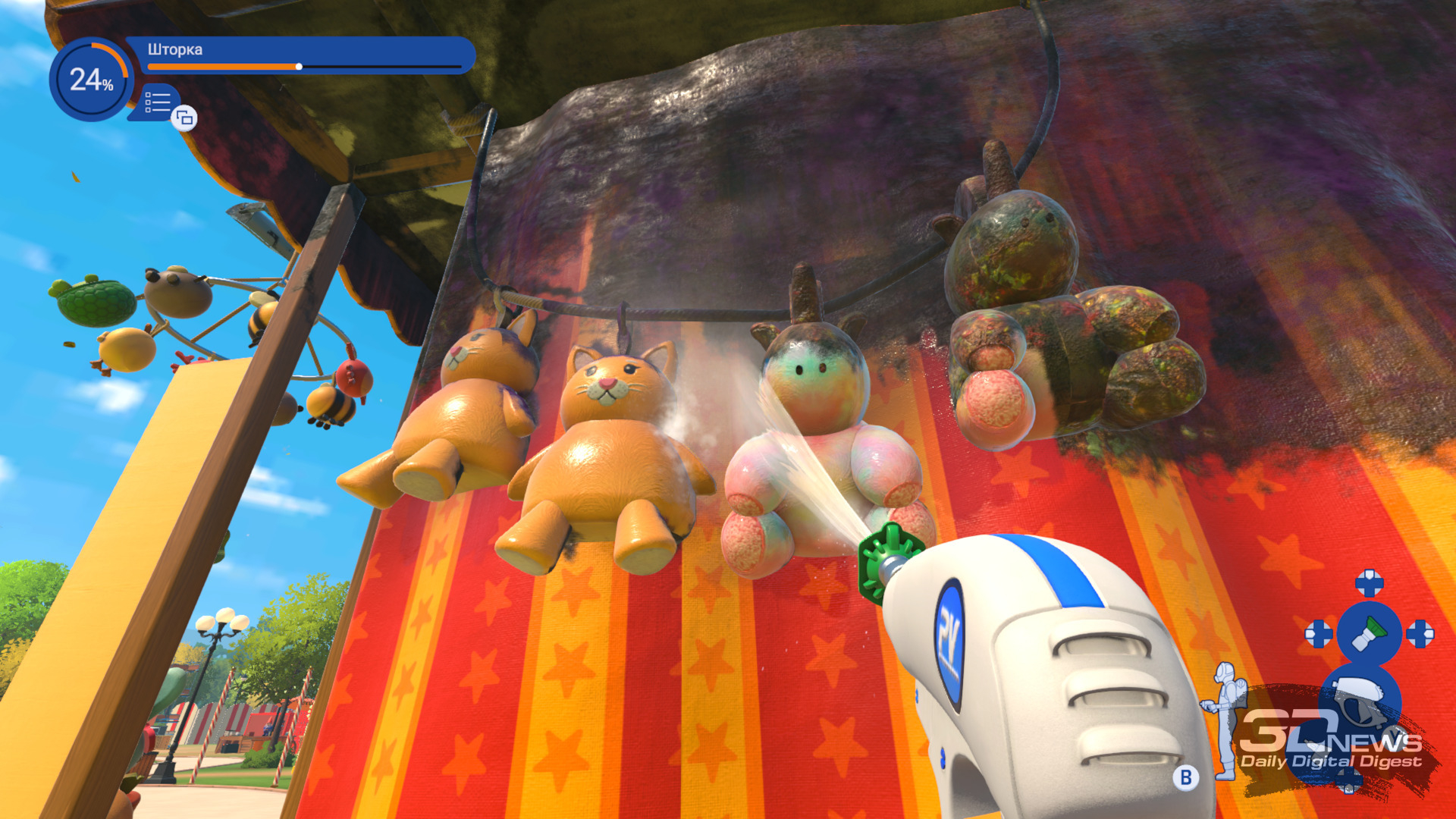Open the job checklist icon
1456x819 pixels.
158,102
